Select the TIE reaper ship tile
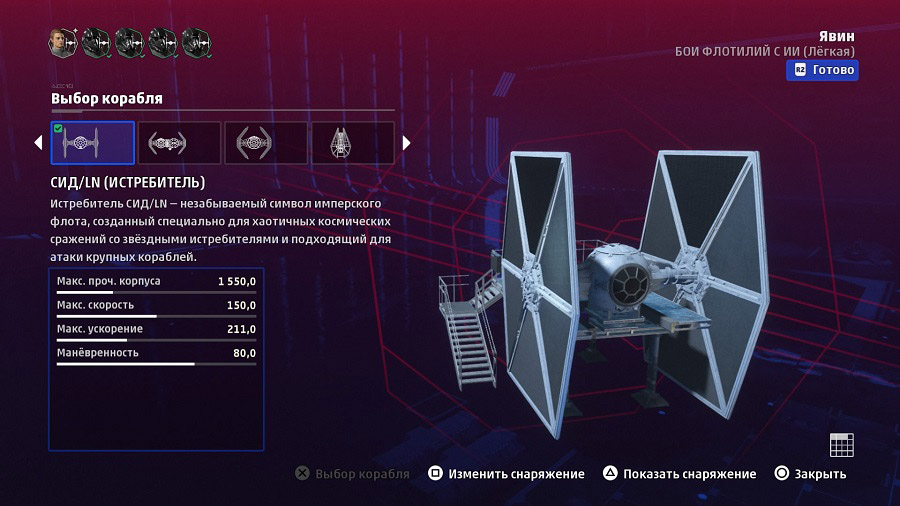Screen dimensions: 900x506 352,143
